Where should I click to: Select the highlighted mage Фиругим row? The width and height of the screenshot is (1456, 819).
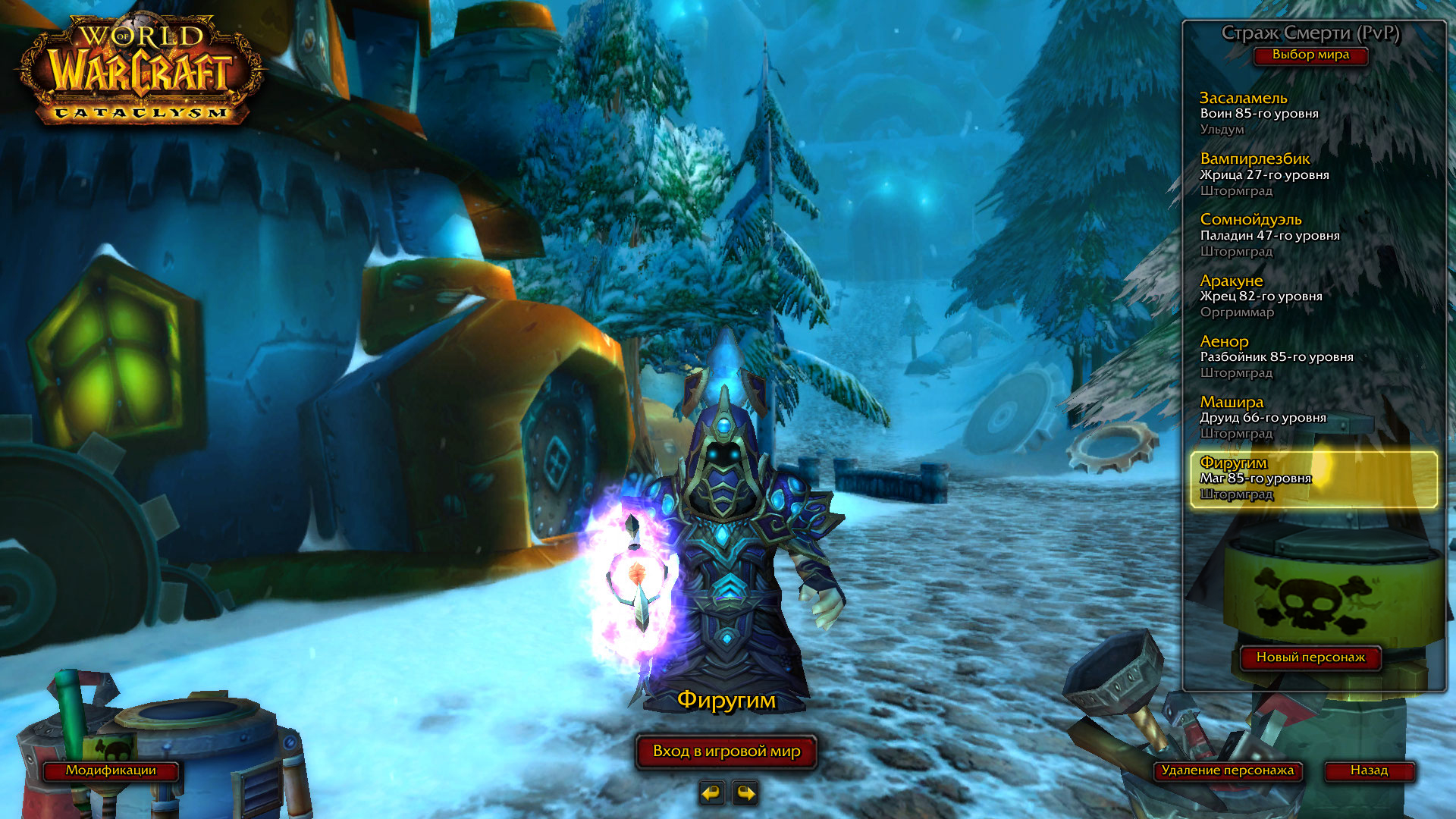pyautogui.click(x=1313, y=479)
